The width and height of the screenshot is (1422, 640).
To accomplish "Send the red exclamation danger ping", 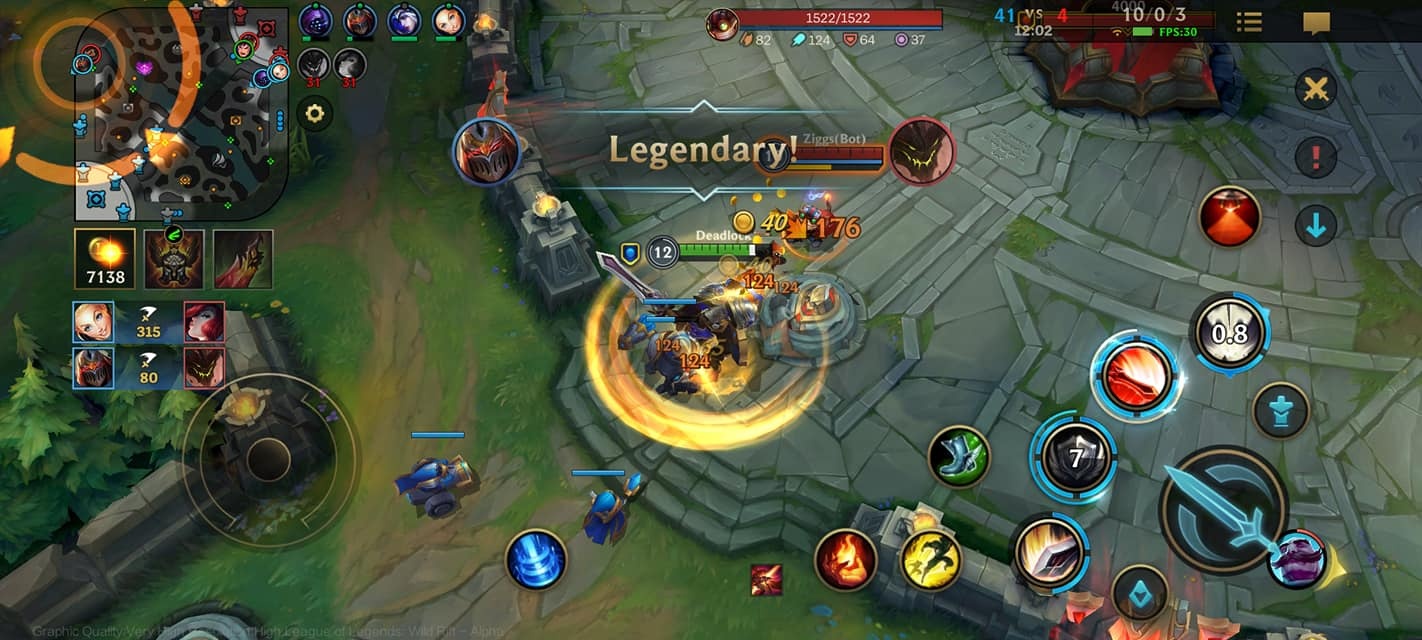I will pyautogui.click(x=1316, y=157).
